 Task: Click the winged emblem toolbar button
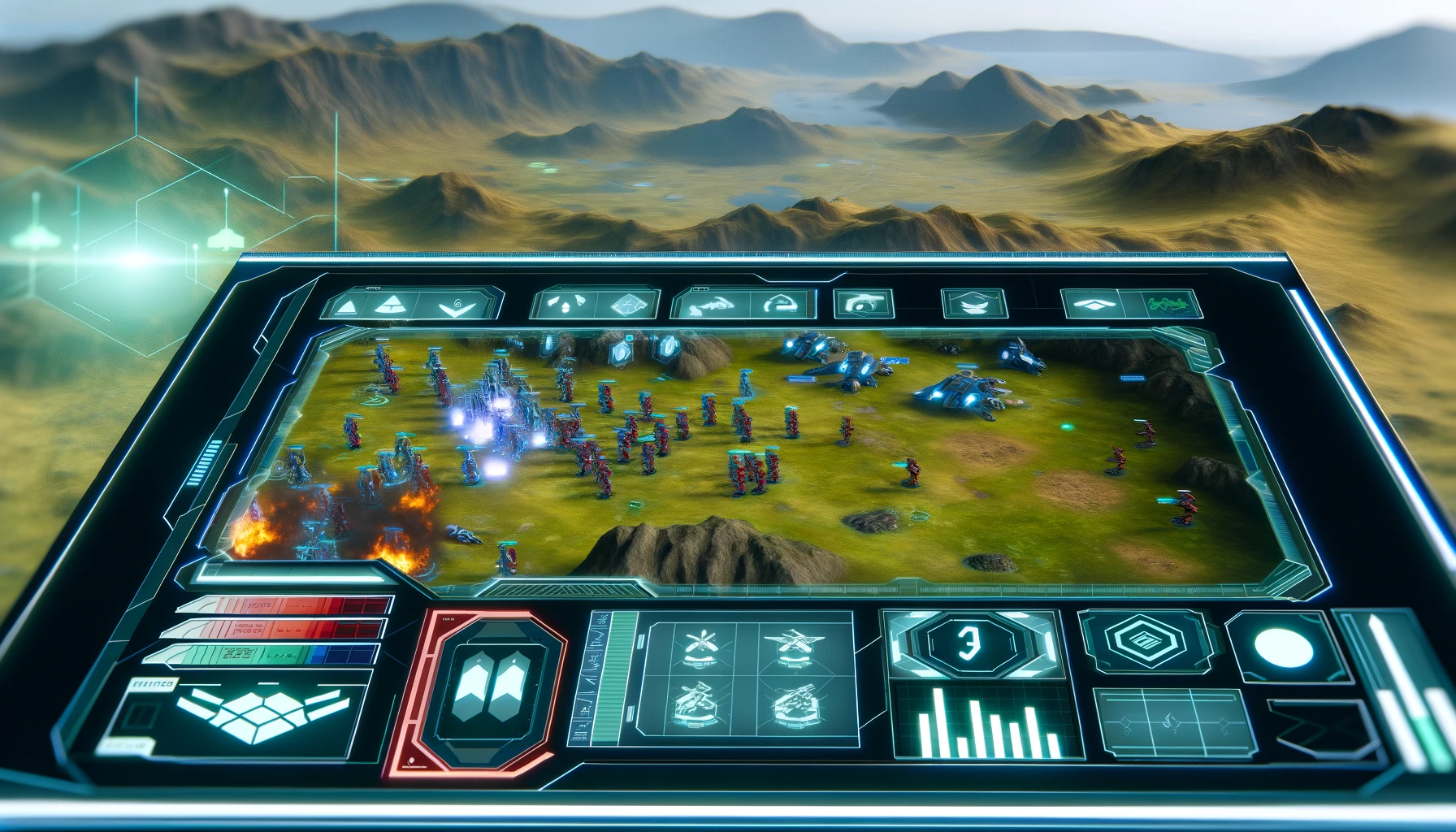[973, 305]
